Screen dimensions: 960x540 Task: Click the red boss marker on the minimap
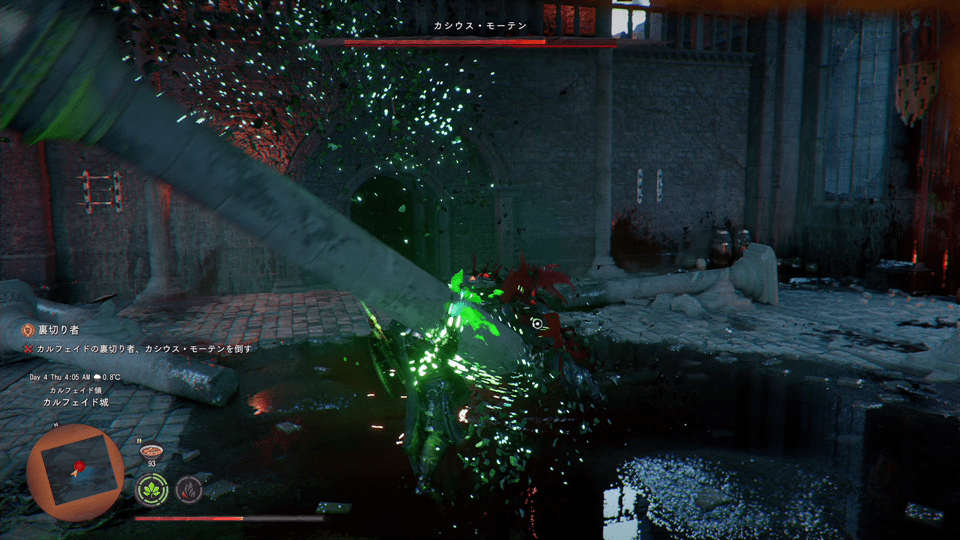[x=76, y=466]
